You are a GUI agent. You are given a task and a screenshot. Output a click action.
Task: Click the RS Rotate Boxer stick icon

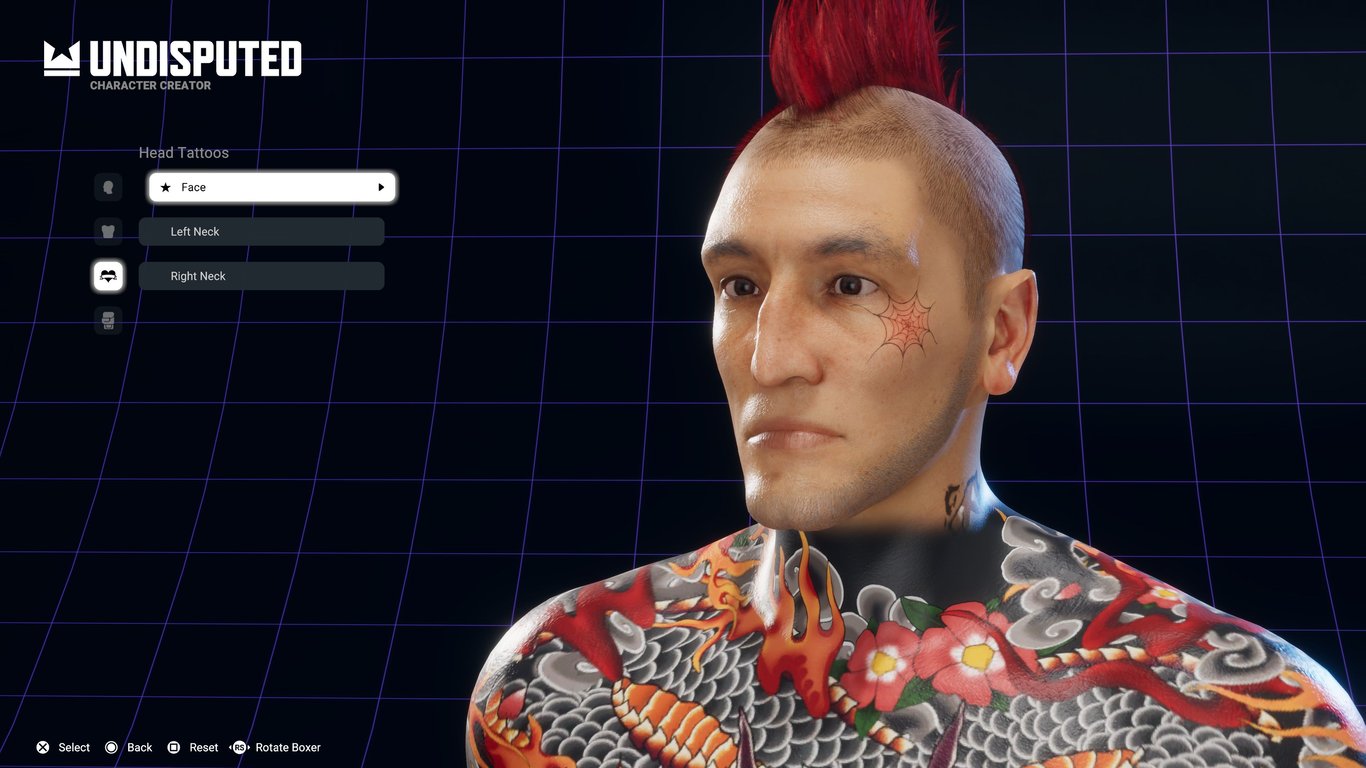click(239, 747)
